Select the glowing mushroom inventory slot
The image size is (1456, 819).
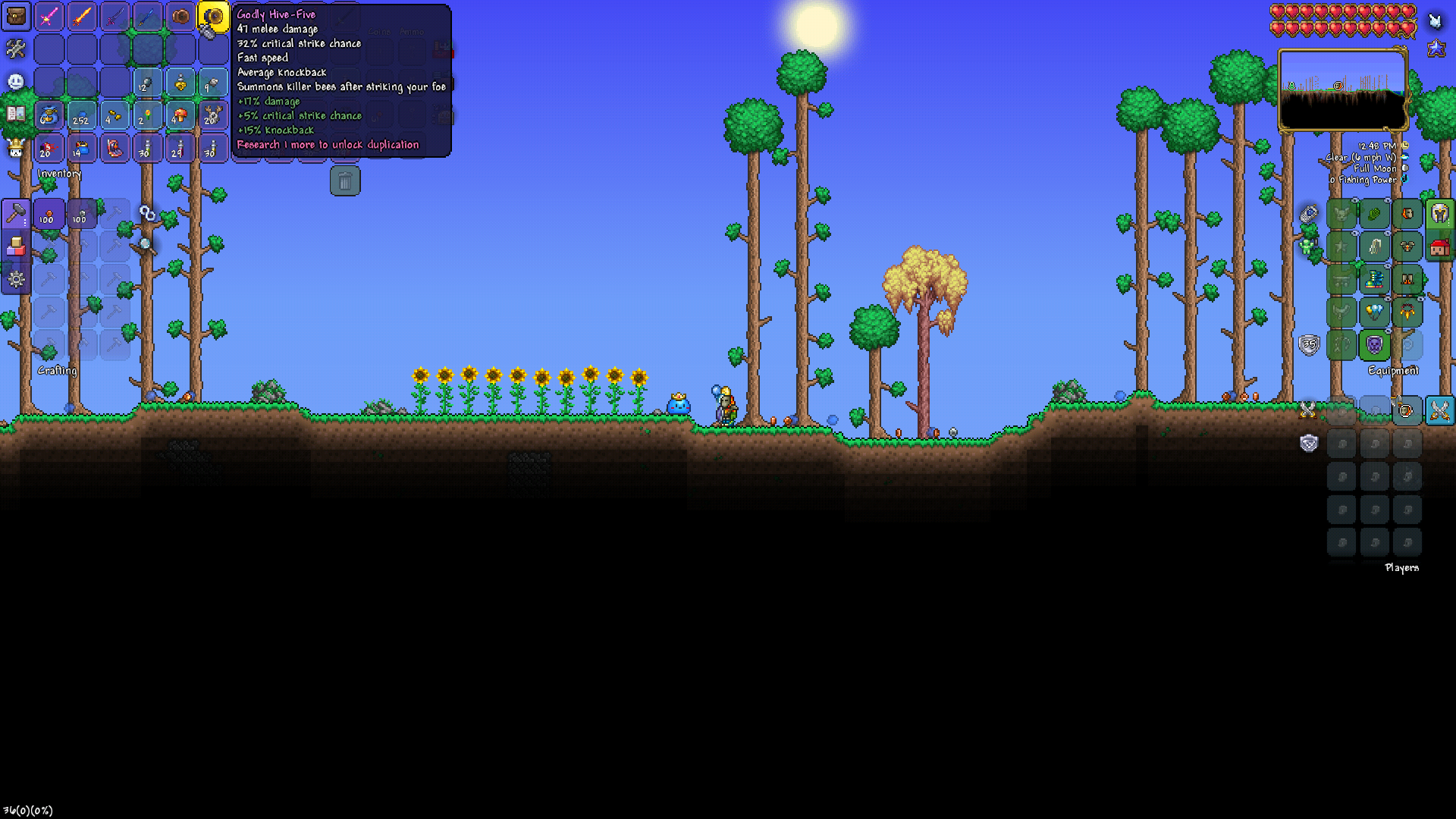(180, 115)
